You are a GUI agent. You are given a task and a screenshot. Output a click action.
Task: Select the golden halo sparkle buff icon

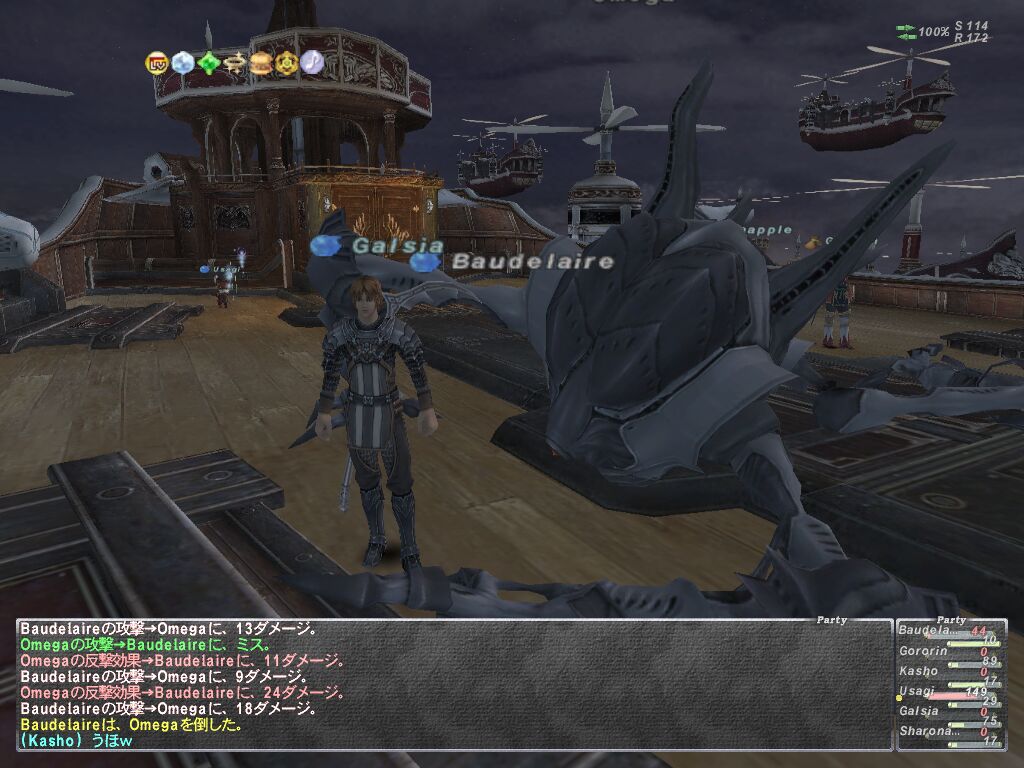(x=234, y=63)
